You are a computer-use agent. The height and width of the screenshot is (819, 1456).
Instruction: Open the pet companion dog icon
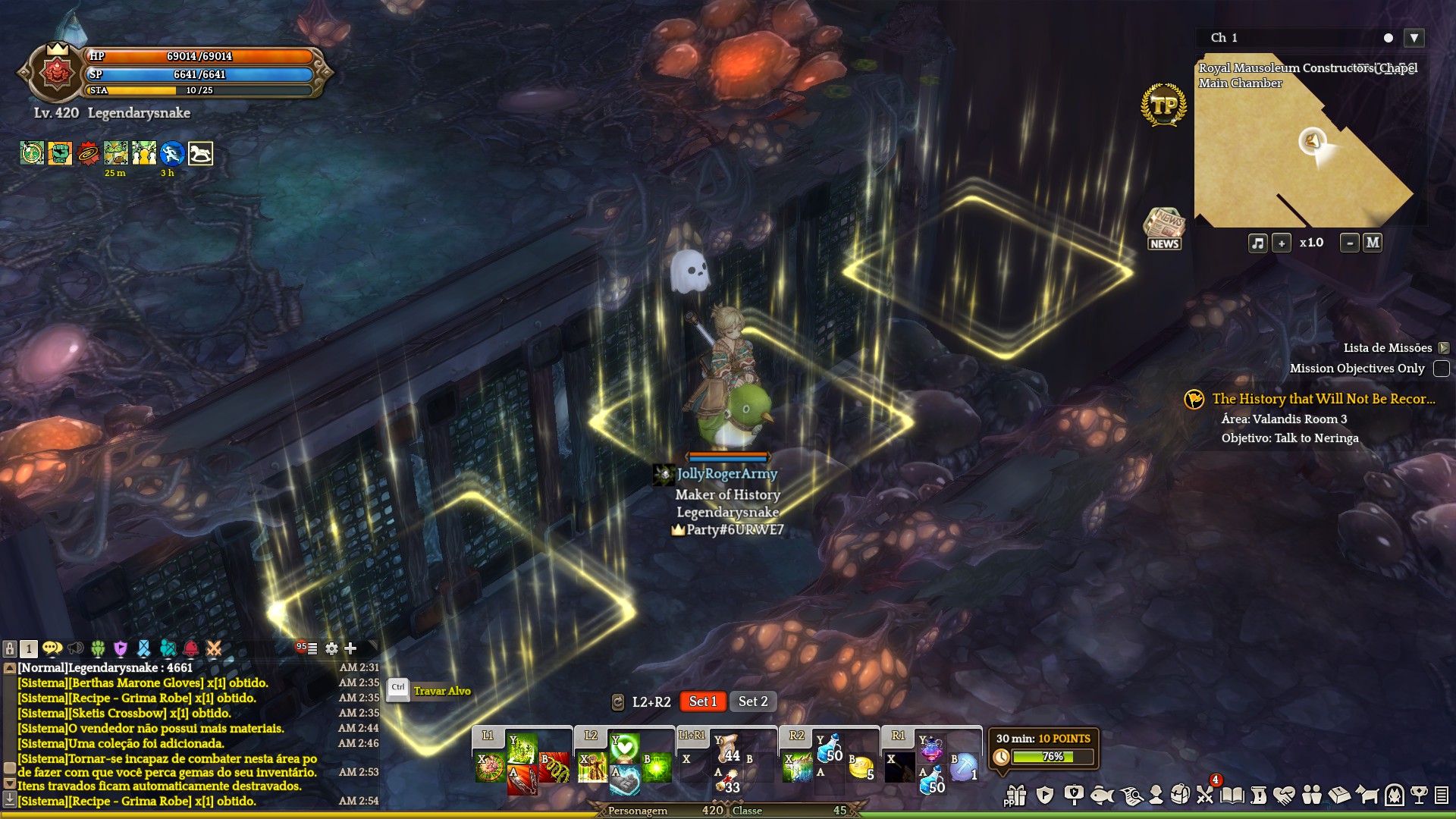tap(1367, 795)
